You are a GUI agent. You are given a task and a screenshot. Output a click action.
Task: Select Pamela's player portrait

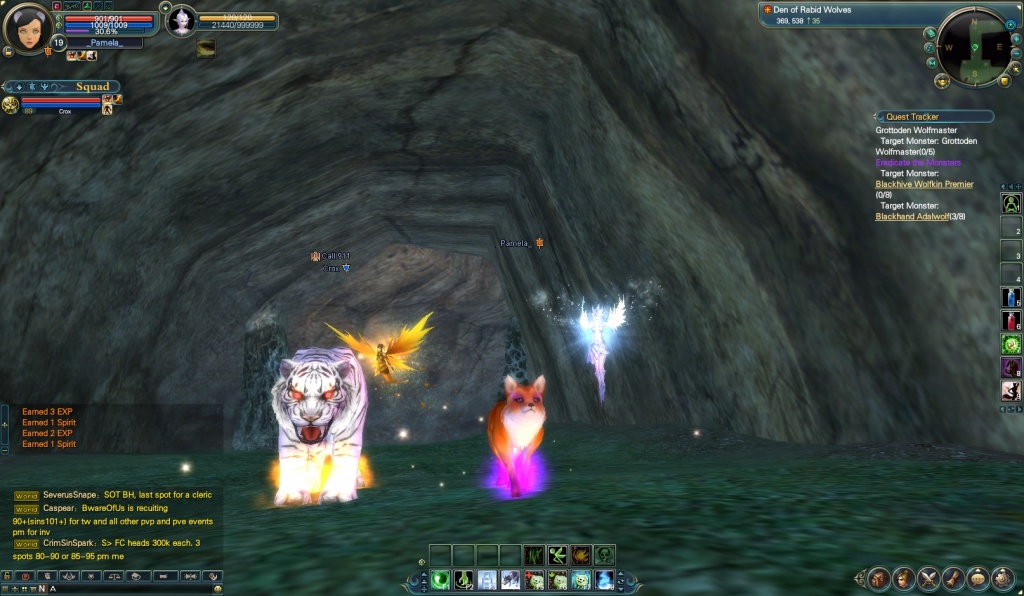coord(27,27)
